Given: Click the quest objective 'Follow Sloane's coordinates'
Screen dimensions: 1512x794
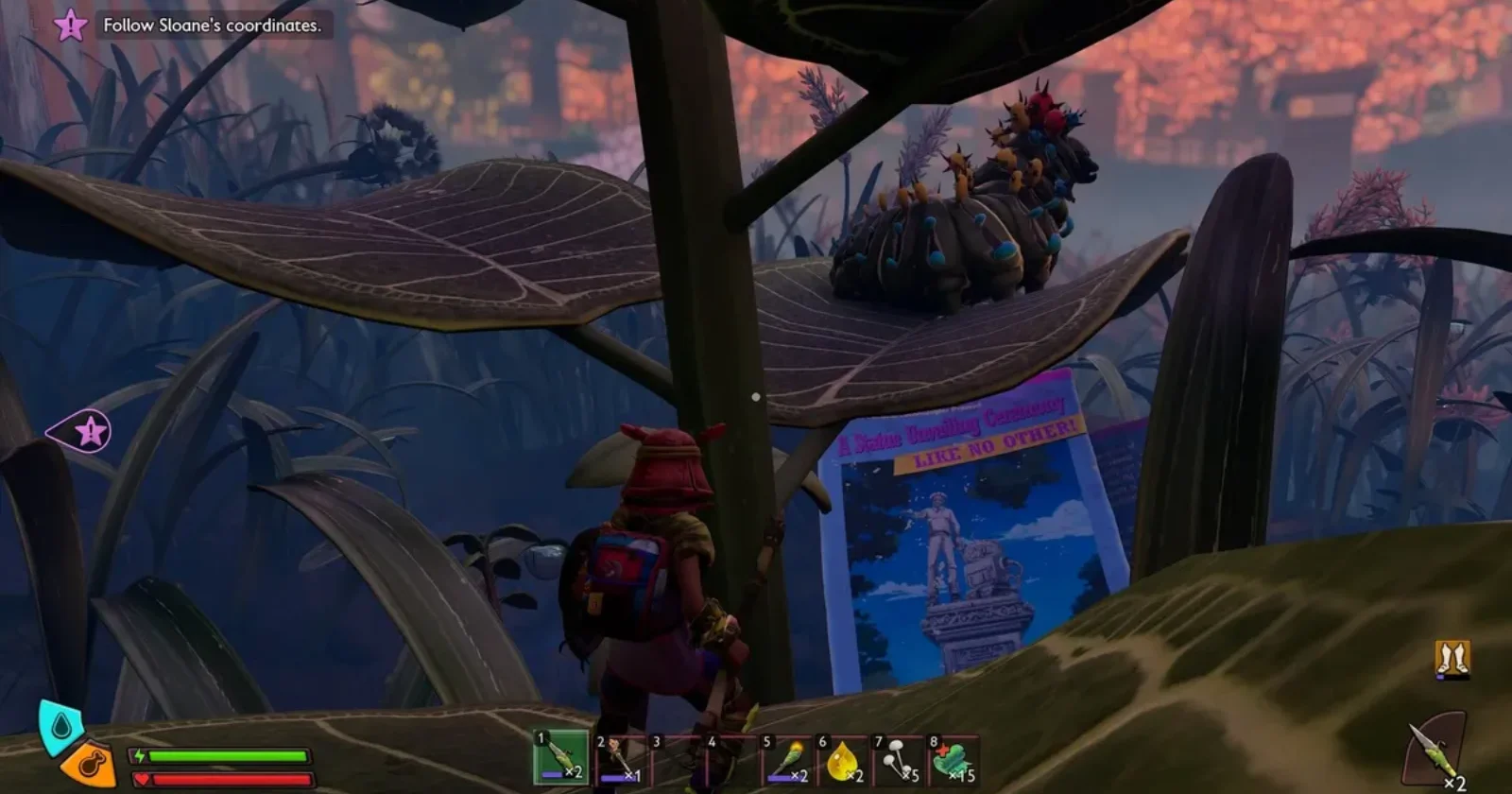Looking at the screenshot, I should (212, 26).
